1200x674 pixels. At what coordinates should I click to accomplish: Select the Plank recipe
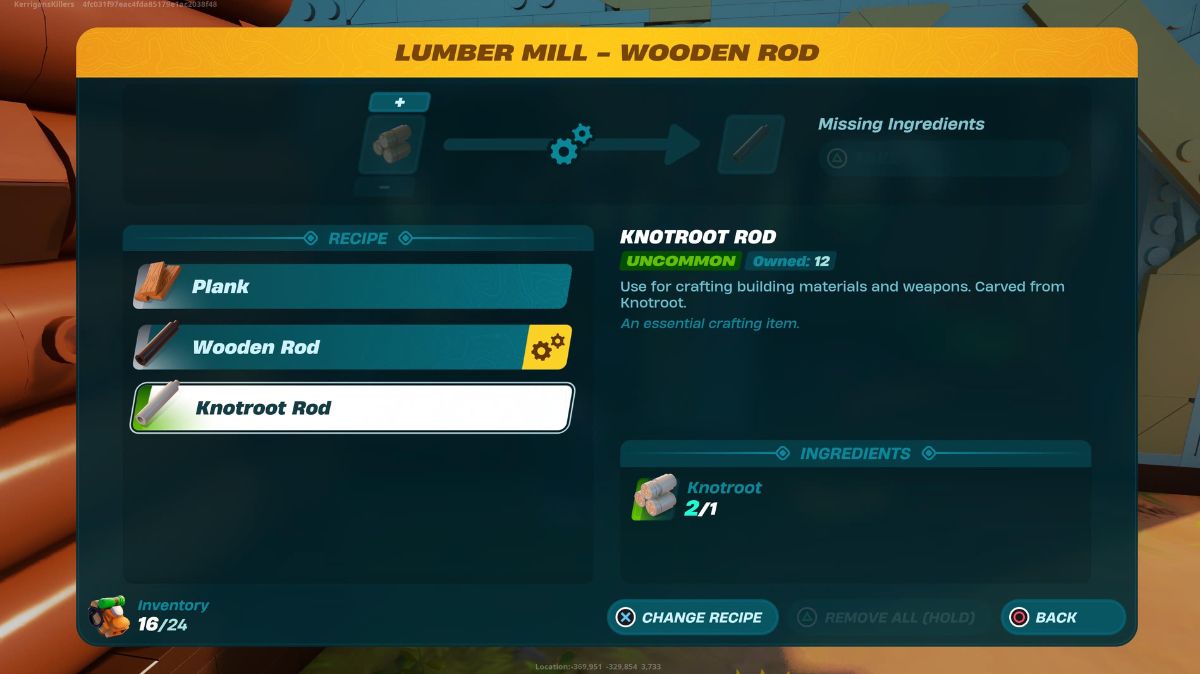coord(352,287)
